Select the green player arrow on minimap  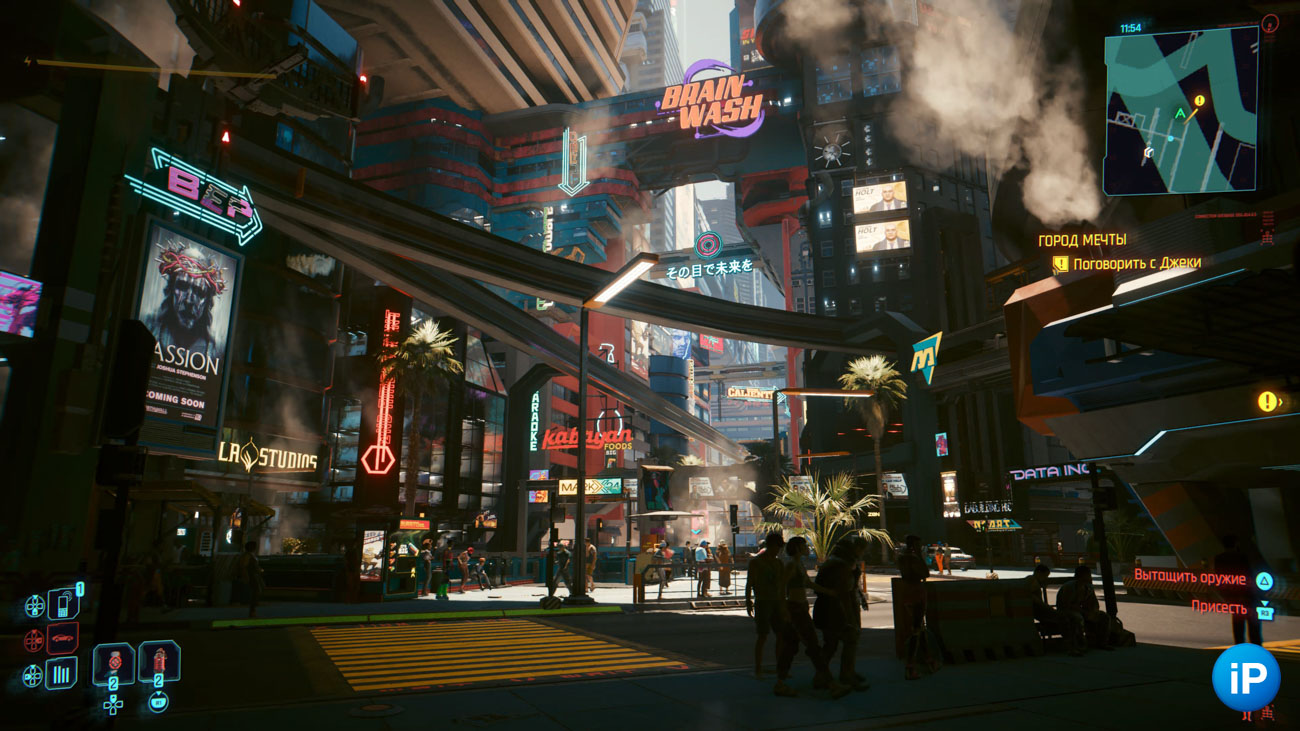point(1180,114)
